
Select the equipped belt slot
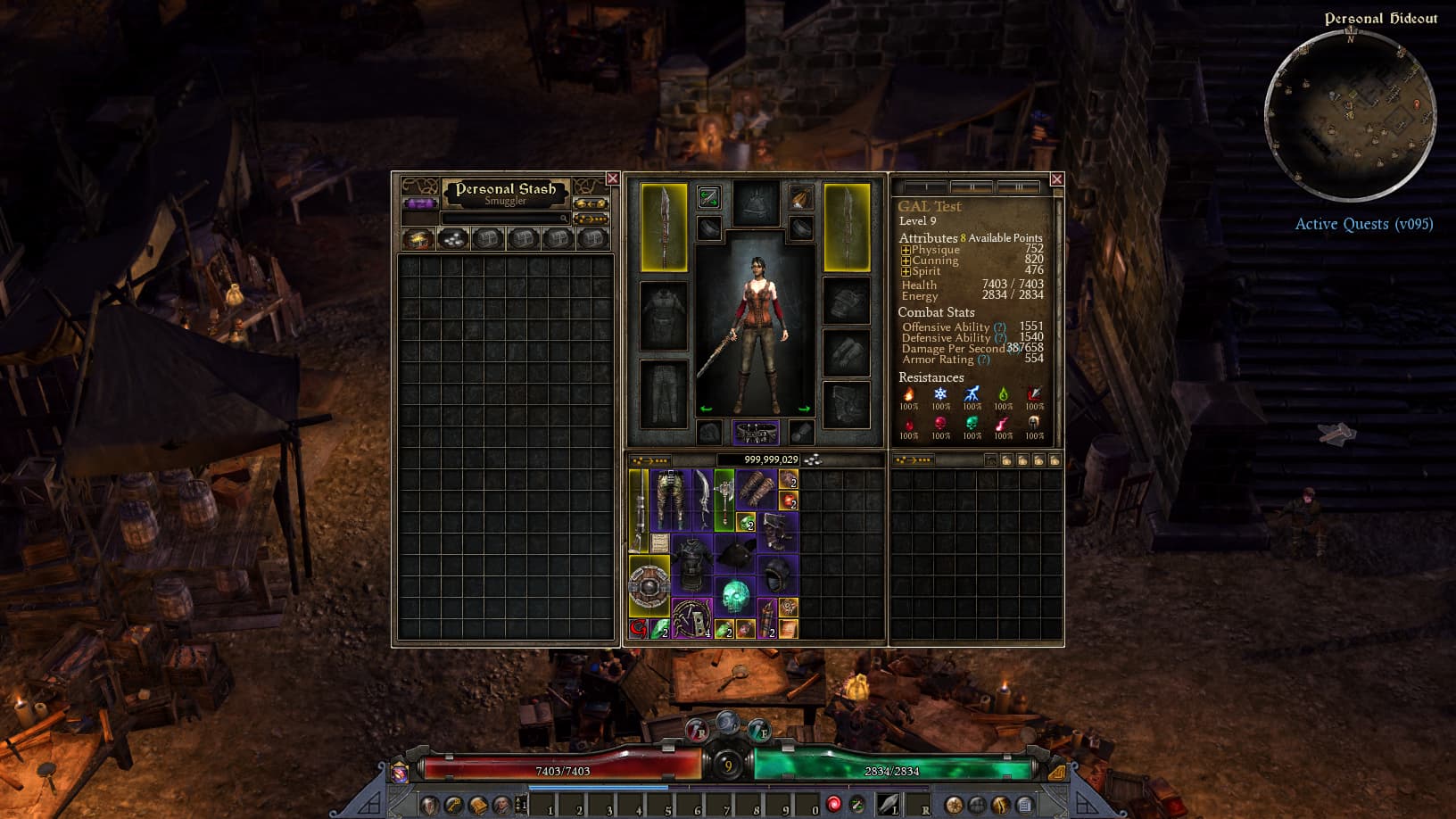click(756, 433)
